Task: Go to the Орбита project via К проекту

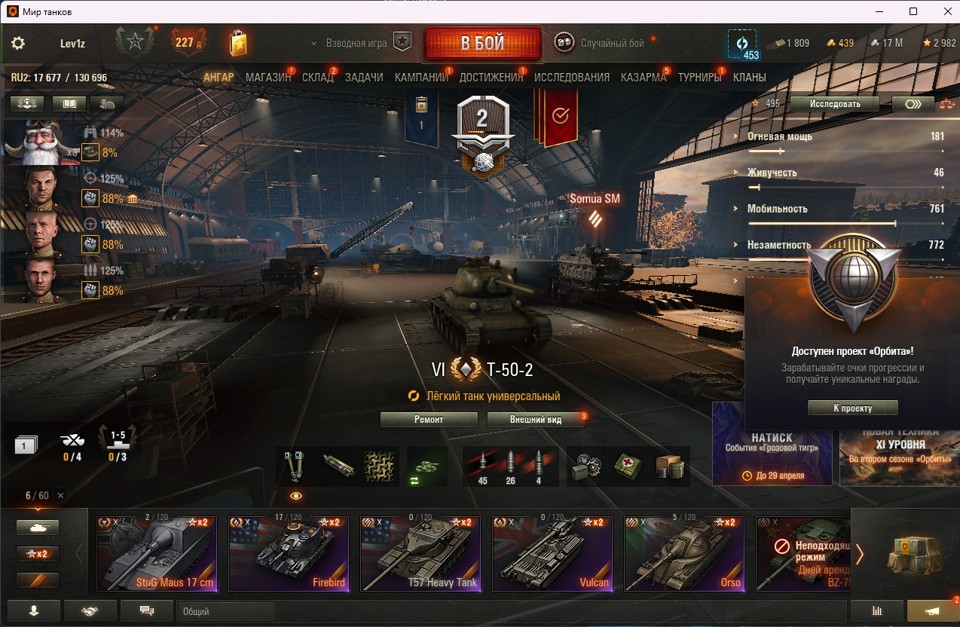Action: tap(852, 408)
